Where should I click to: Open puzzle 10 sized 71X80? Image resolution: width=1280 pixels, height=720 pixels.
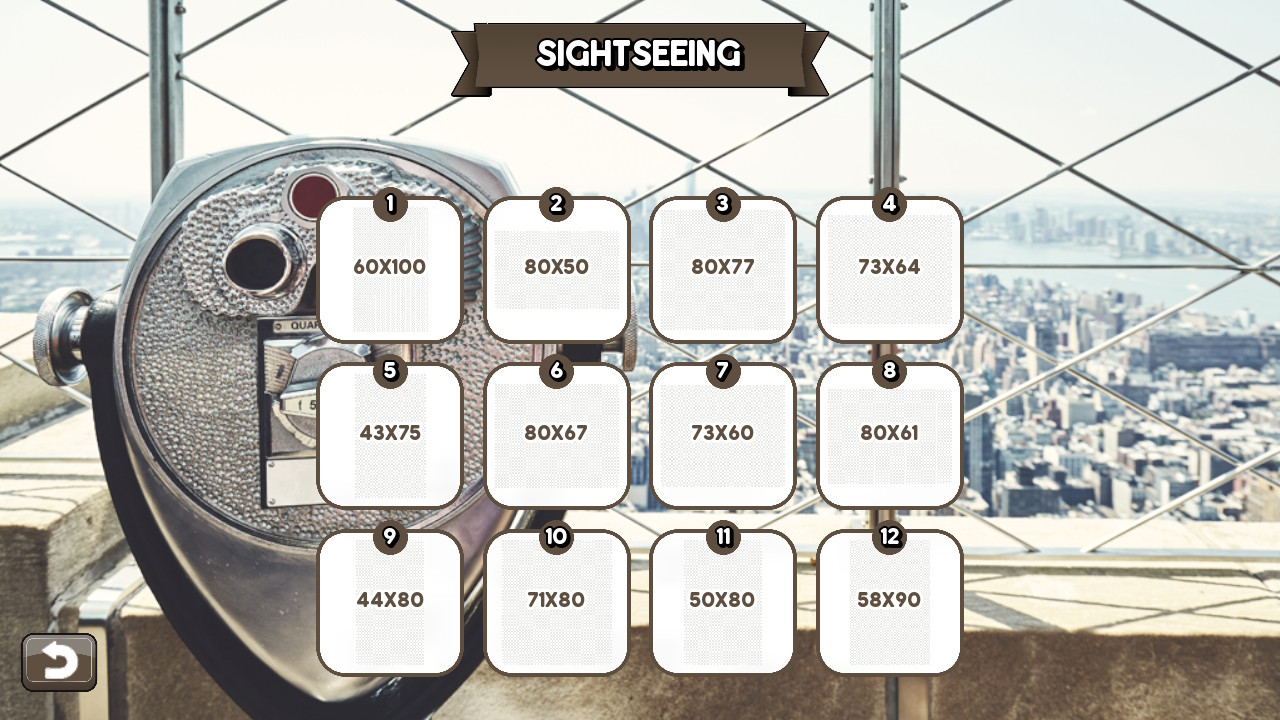tap(556, 600)
